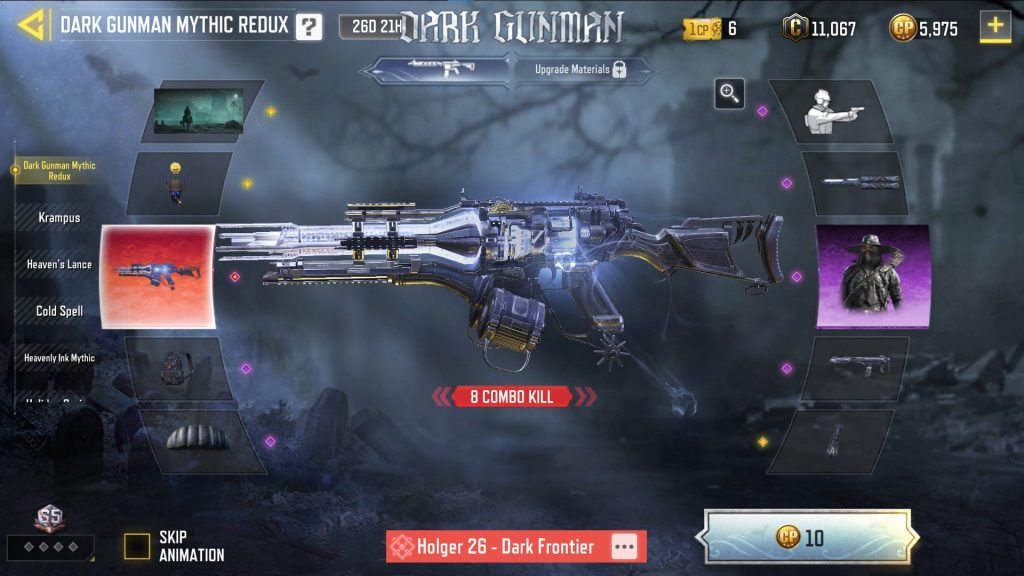1024x576 pixels.
Task: View the Dark Gunman character reward
Action: point(873,276)
